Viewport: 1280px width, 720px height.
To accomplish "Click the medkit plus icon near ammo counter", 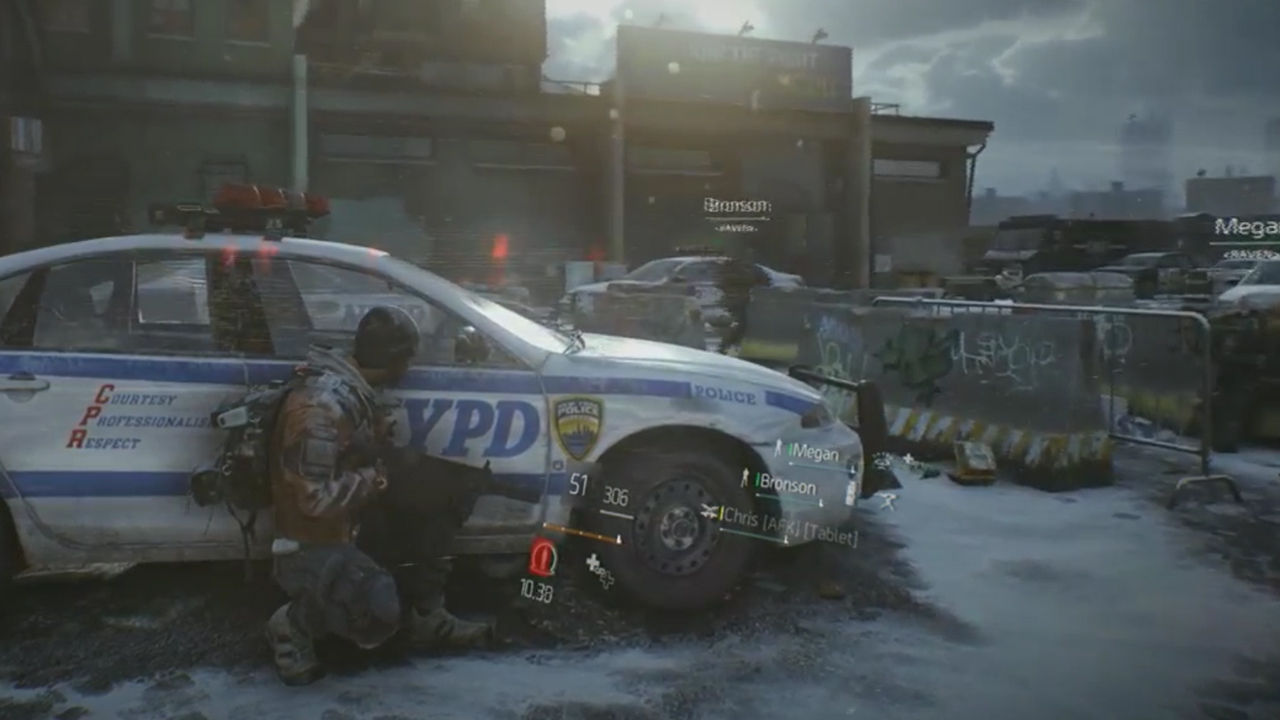I will (592, 564).
